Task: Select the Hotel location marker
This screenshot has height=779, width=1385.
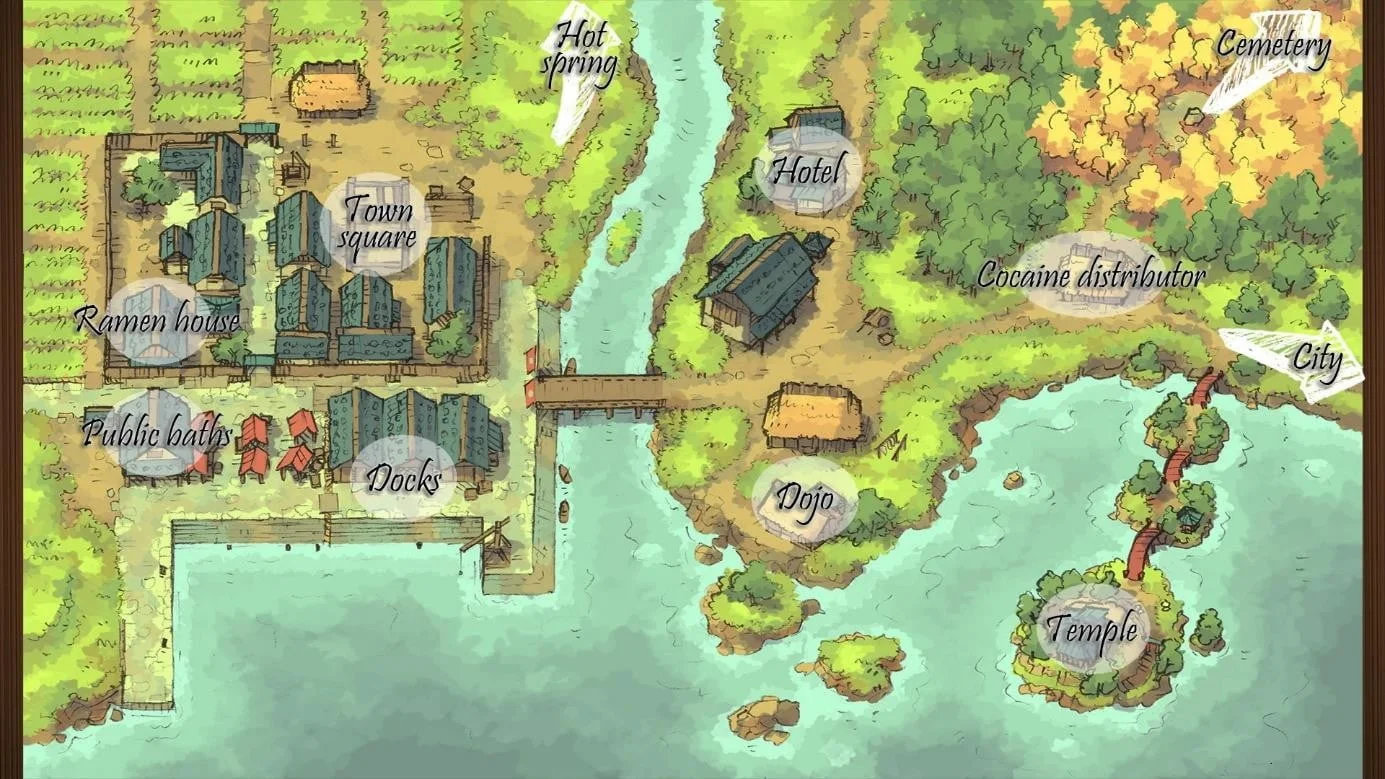Action: [808, 170]
